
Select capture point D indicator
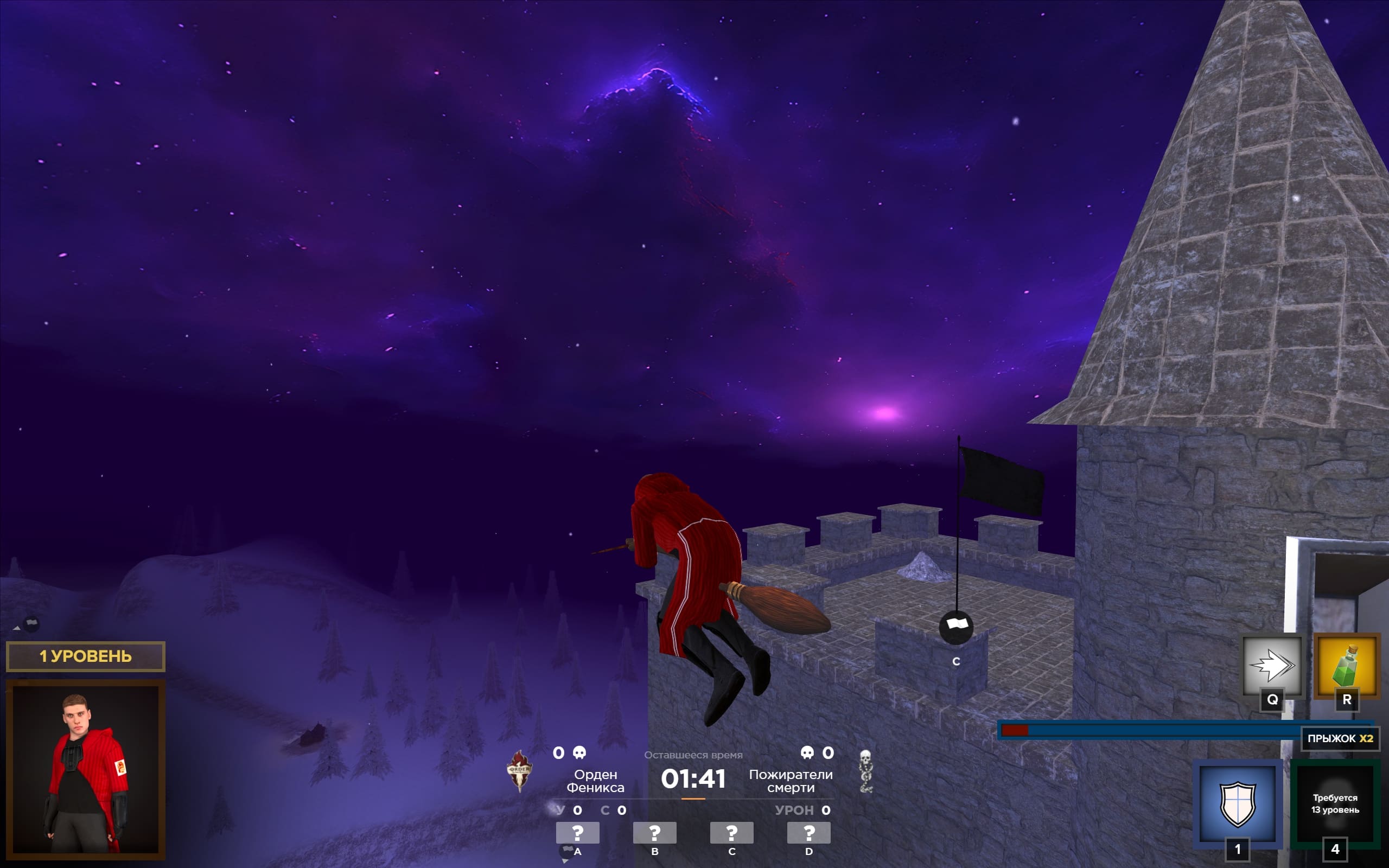pyautogui.click(x=809, y=832)
